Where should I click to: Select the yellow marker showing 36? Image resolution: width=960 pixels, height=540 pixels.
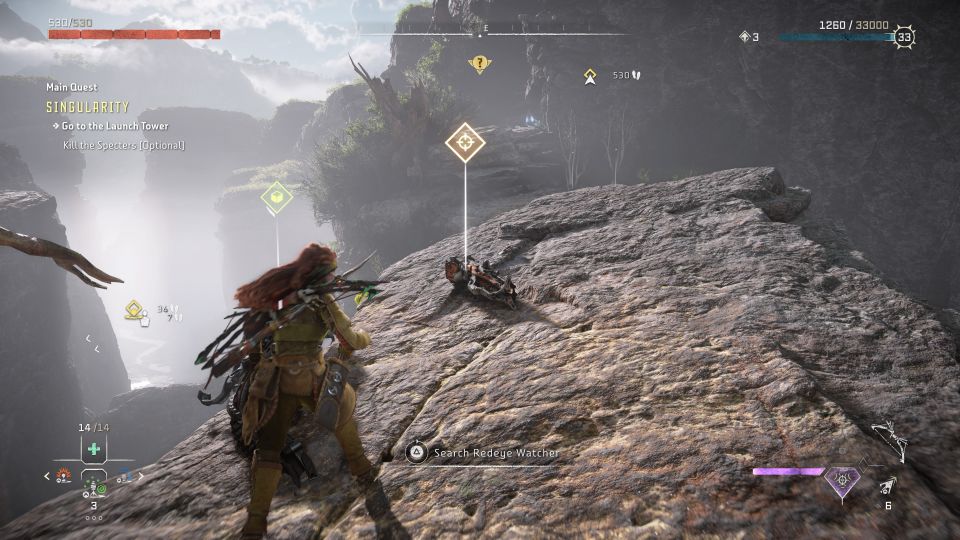tap(135, 312)
